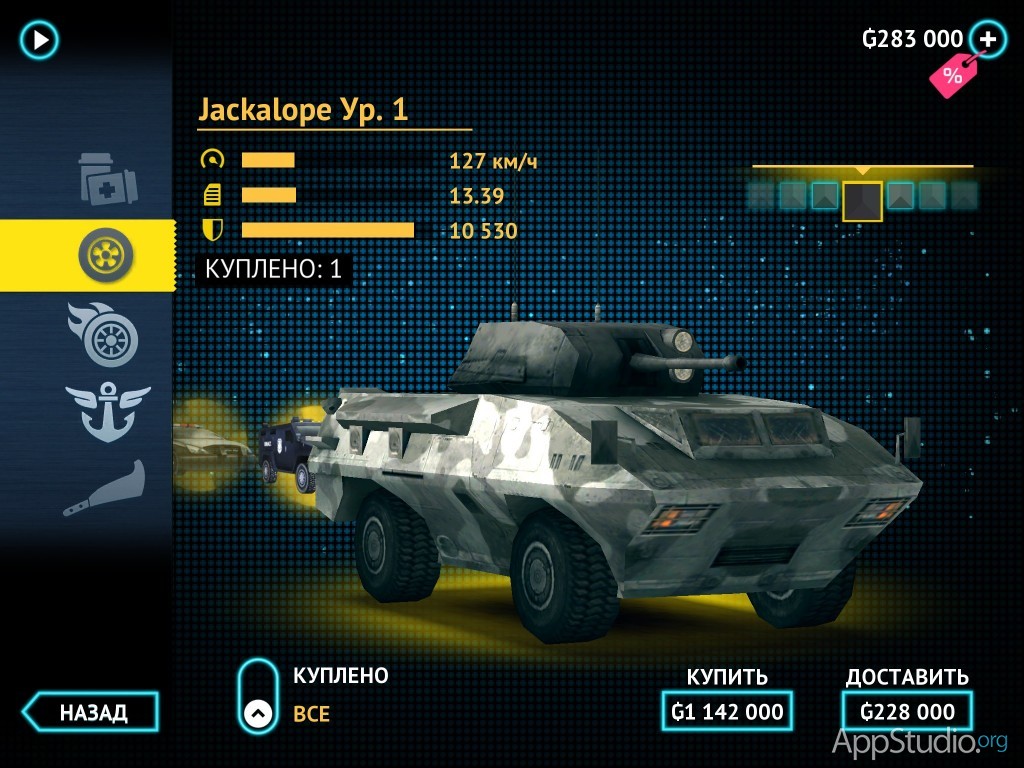Select the wheel vehicles category tab
This screenshot has width=1024, height=768.
(106, 256)
